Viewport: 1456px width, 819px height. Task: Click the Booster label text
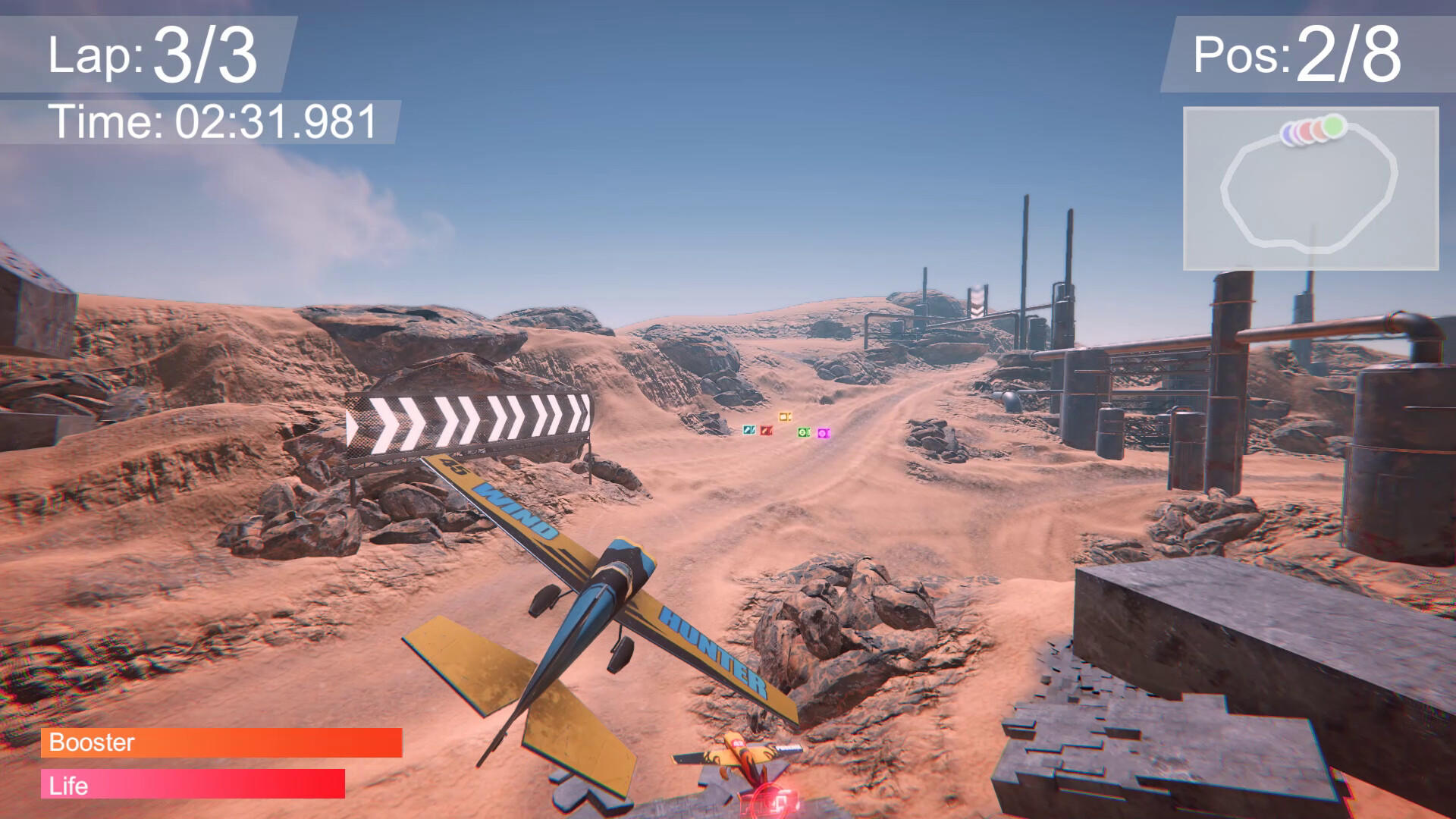pyautogui.click(x=89, y=744)
